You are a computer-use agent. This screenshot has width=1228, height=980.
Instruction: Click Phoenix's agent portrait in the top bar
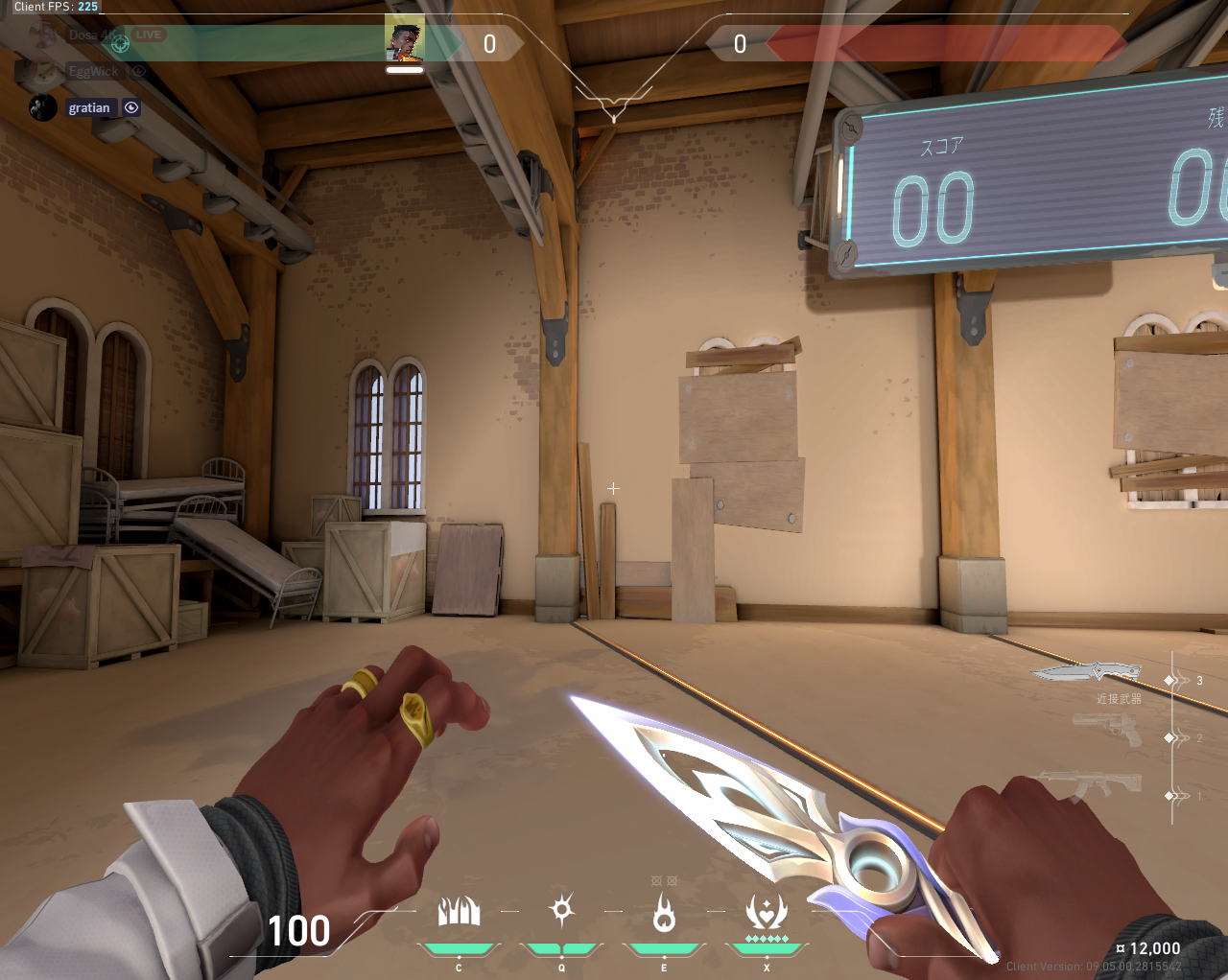tap(404, 41)
